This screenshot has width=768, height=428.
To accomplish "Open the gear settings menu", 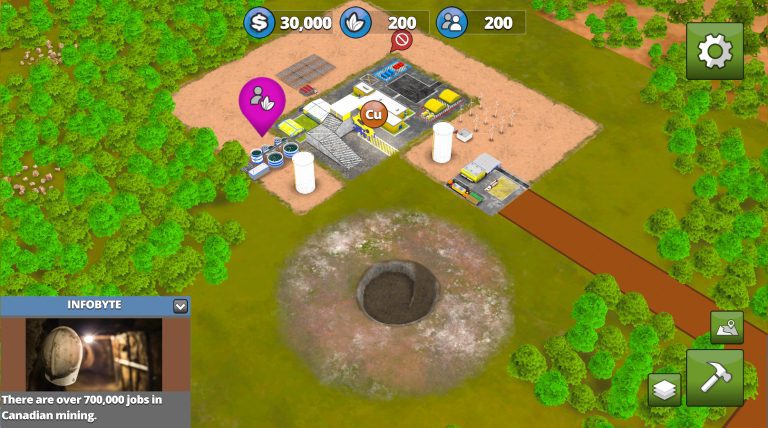I will pyautogui.click(x=715, y=51).
